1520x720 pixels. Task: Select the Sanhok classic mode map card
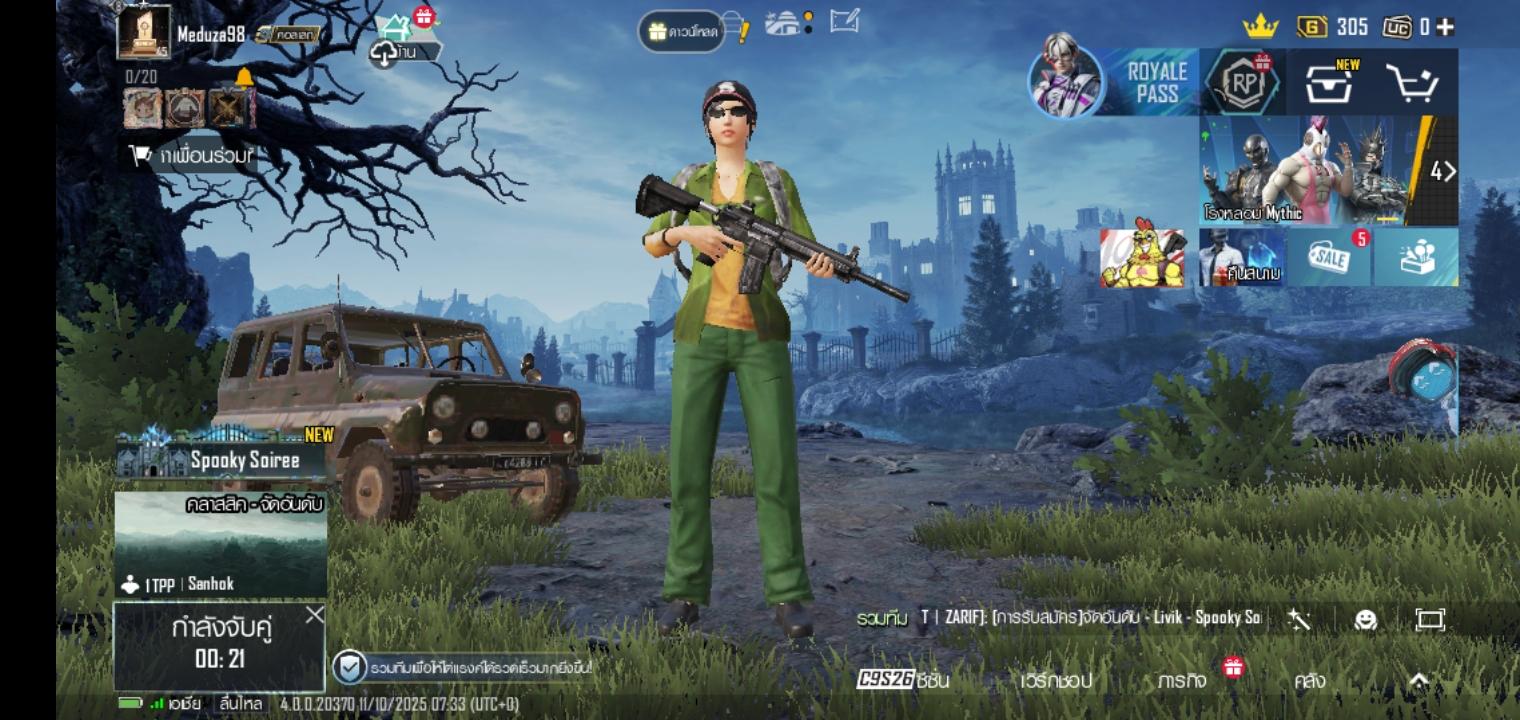tap(221, 545)
